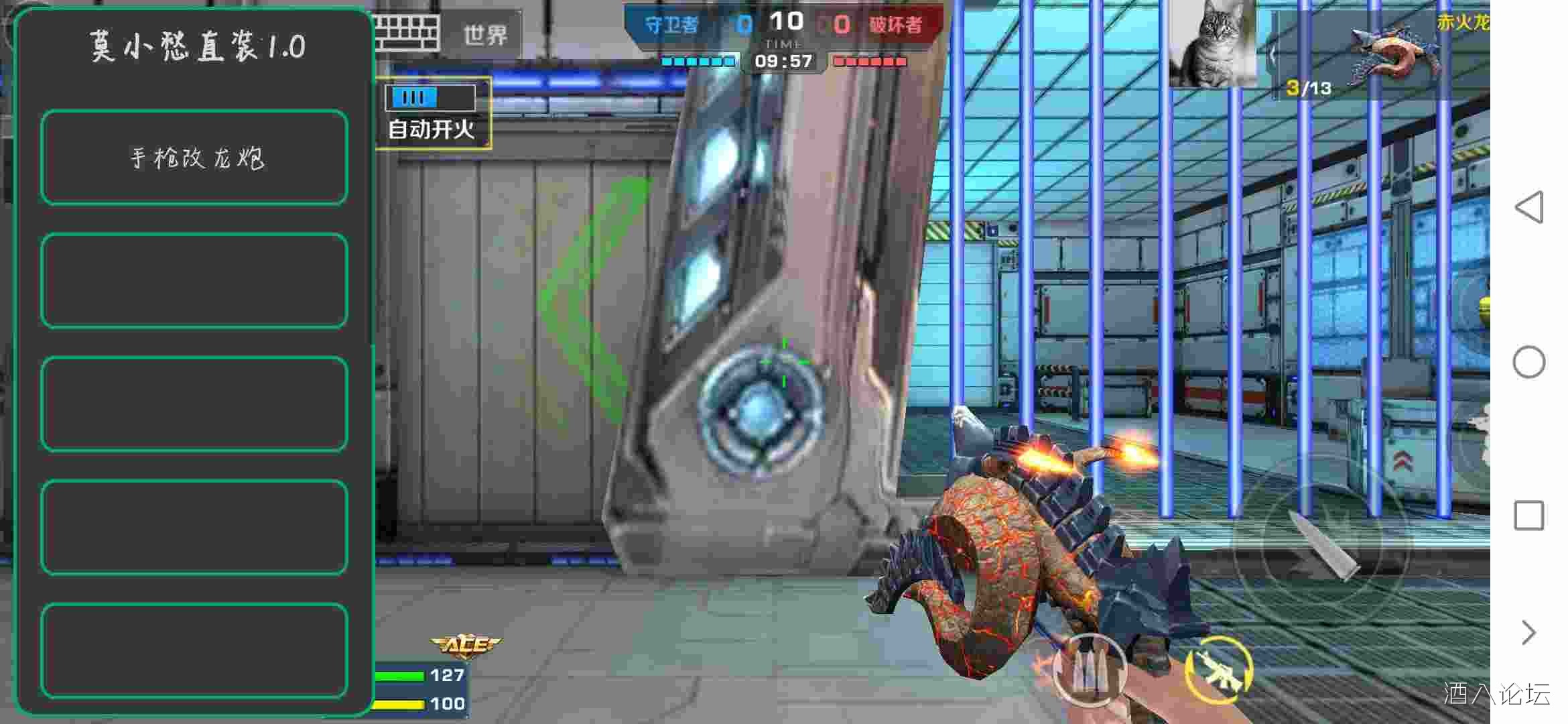Tap the cat avatar portrait
Screen dimensions: 1568x724
[x=1213, y=44]
